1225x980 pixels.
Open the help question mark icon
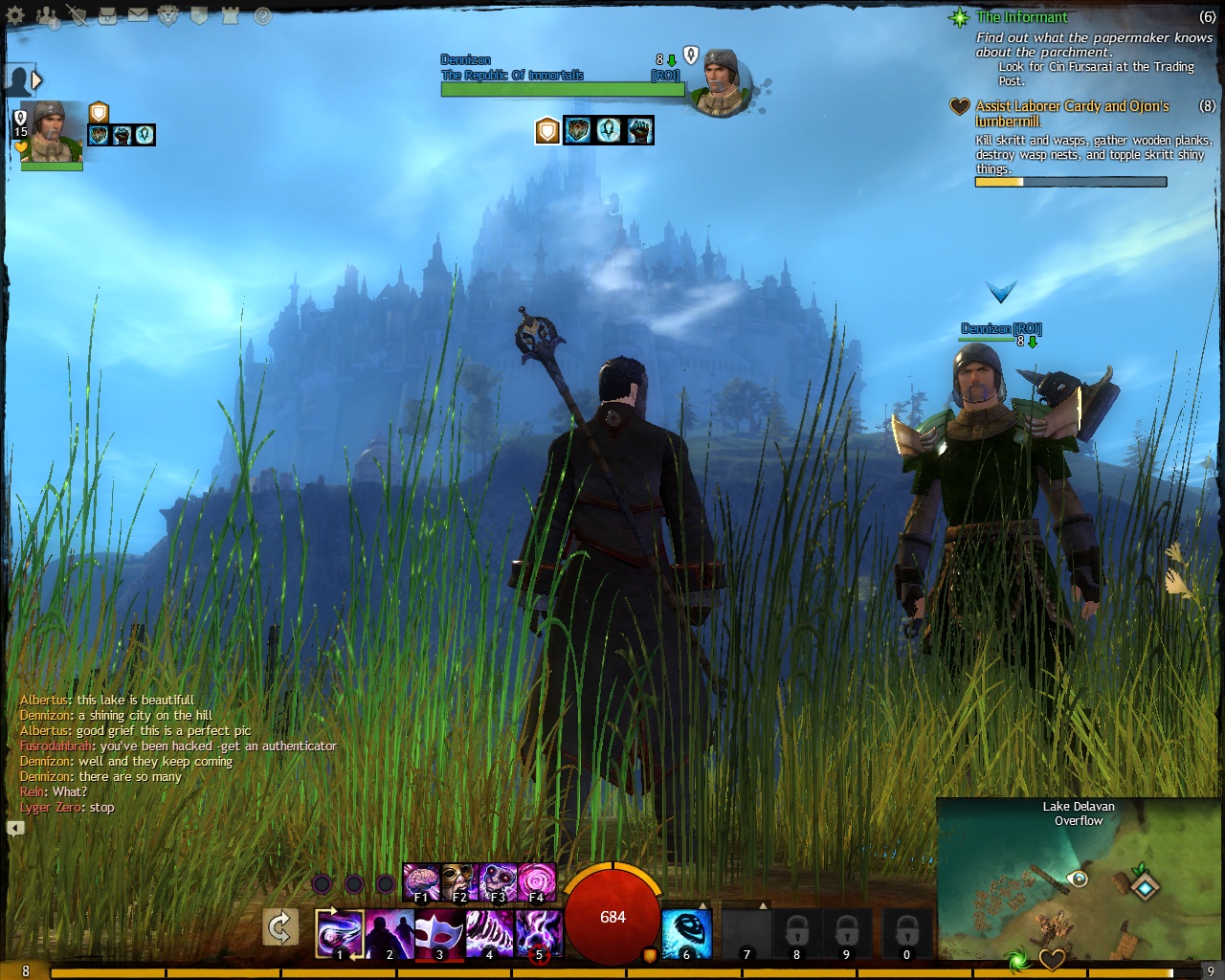click(262, 15)
